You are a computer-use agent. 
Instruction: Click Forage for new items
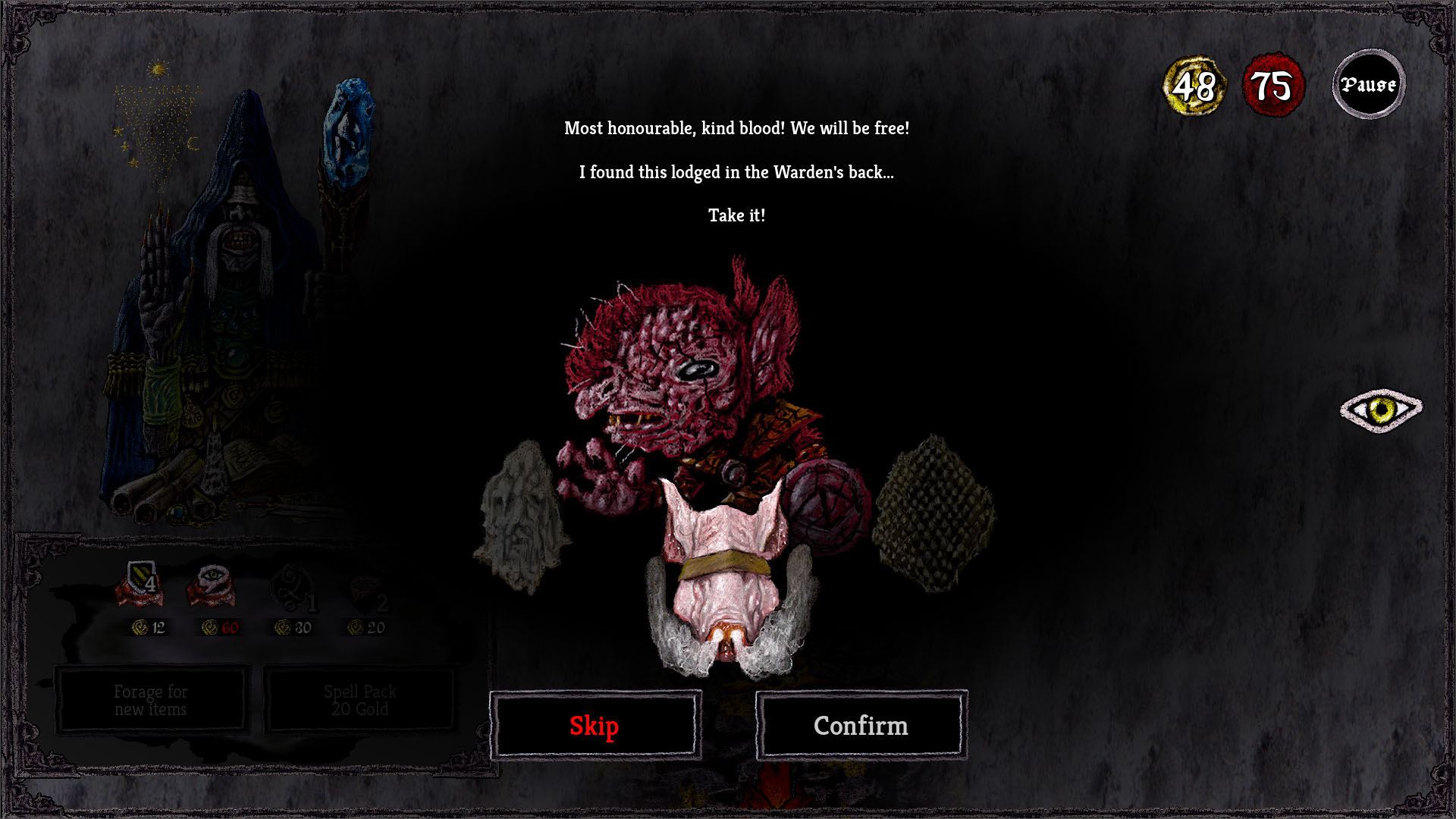click(x=150, y=699)
